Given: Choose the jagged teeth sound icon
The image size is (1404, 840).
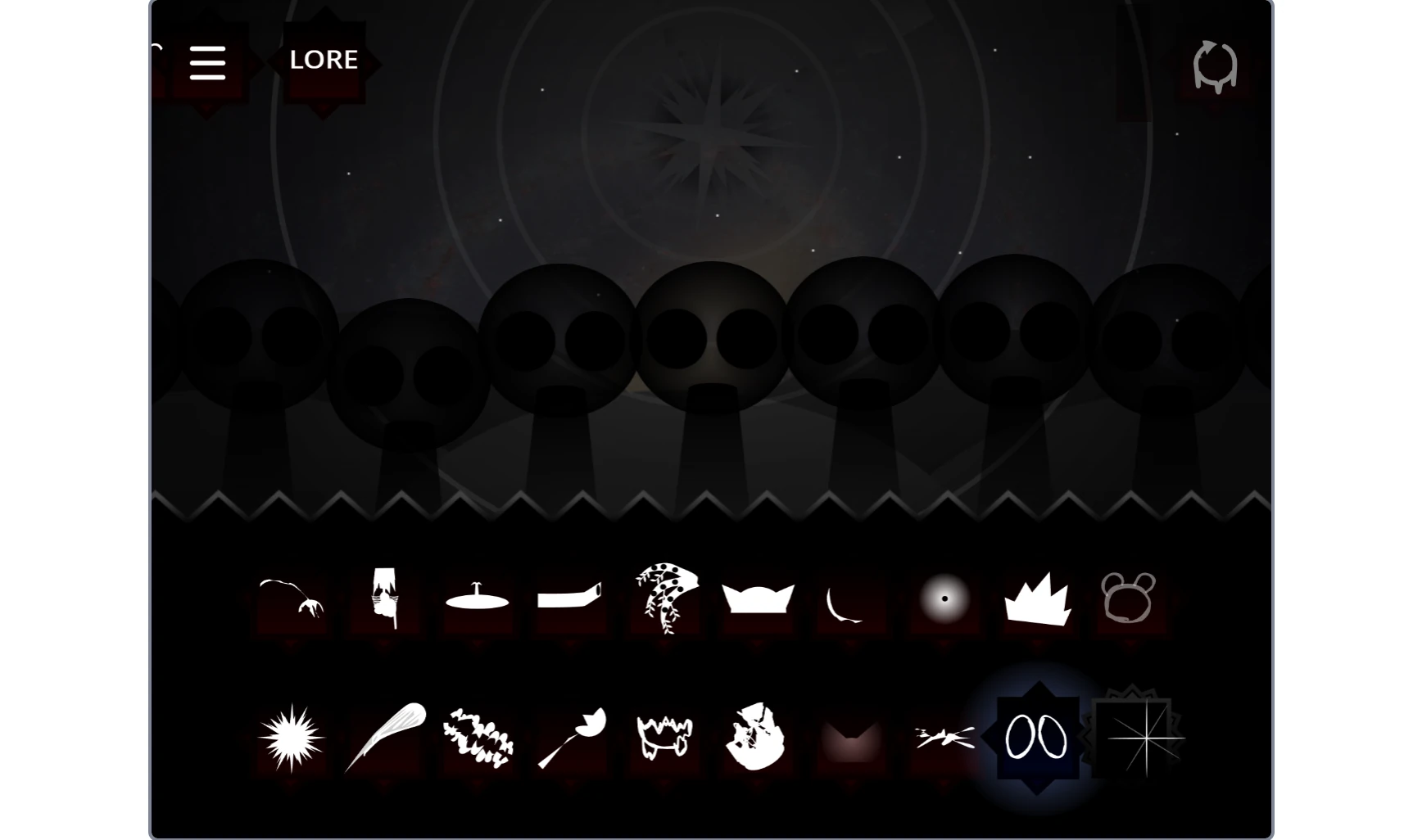Looking at the screenshot, I should (664, 735).
